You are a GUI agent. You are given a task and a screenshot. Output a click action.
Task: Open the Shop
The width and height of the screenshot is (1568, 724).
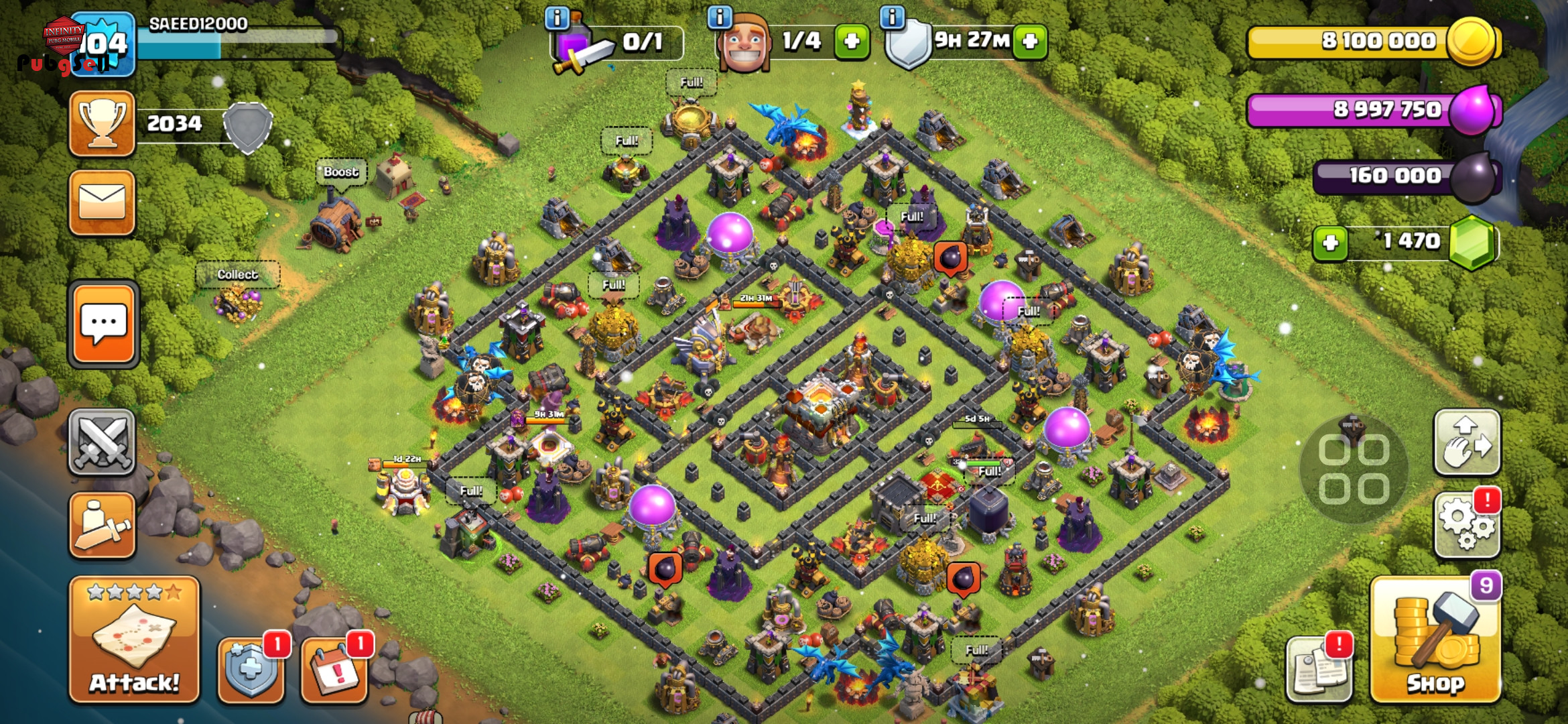[1435, 642]
